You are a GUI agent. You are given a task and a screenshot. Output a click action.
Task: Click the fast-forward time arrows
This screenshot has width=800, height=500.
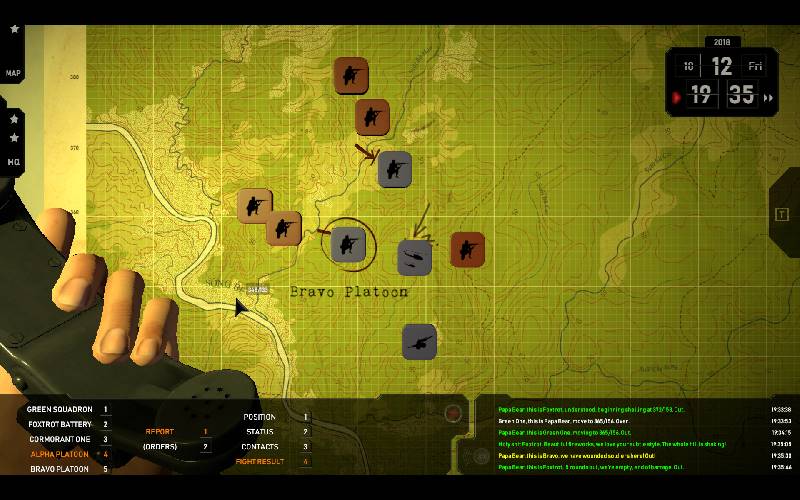click(768, 98)
